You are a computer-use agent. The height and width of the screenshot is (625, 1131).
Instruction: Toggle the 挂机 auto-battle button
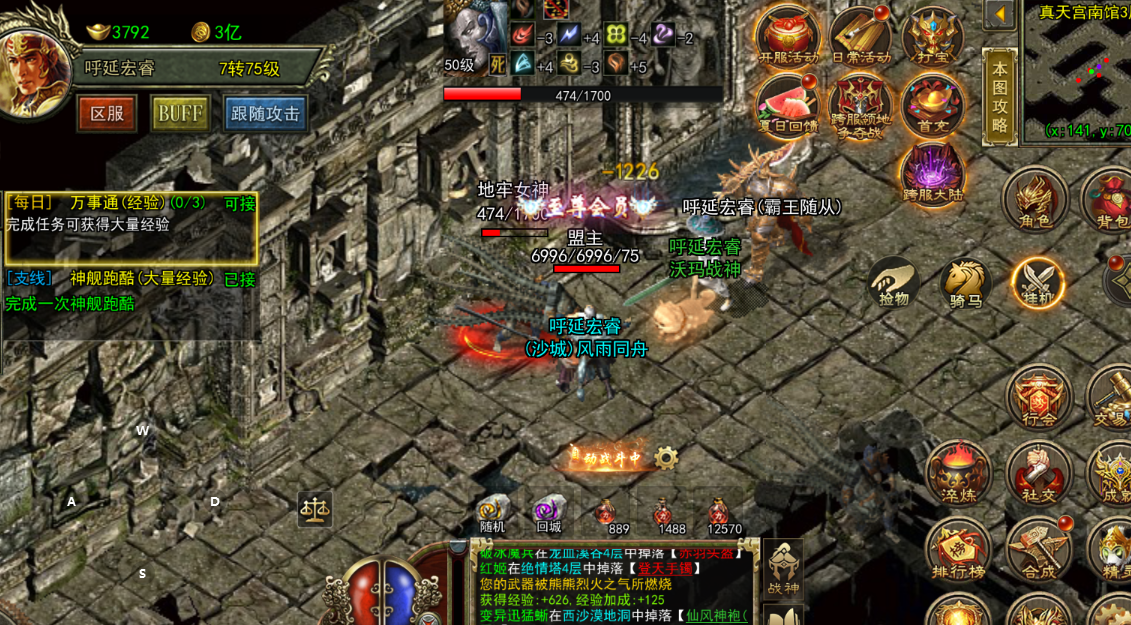tap(1036, 282)
